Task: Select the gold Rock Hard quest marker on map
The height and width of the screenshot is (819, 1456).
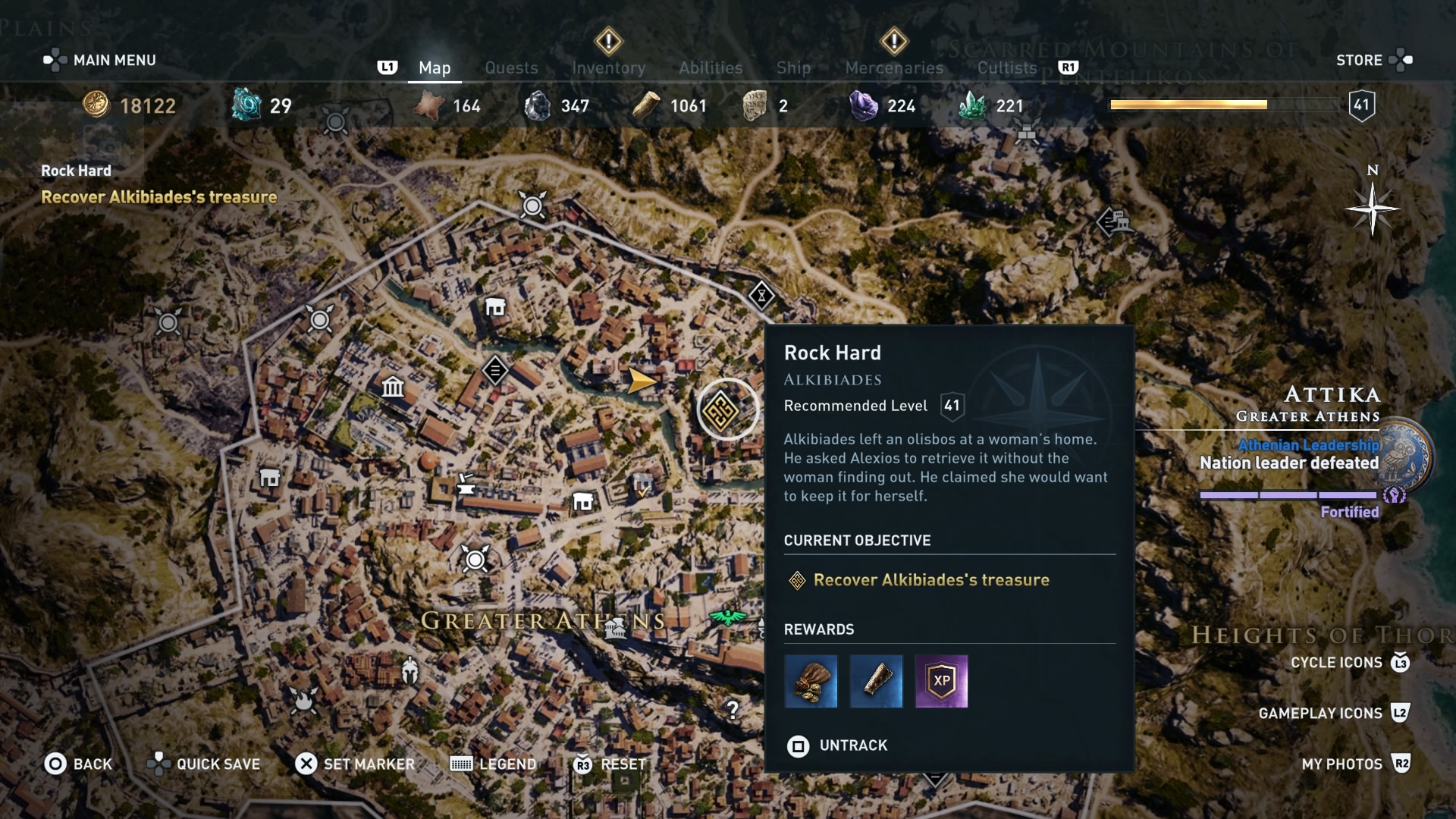Action: point(726,408)
